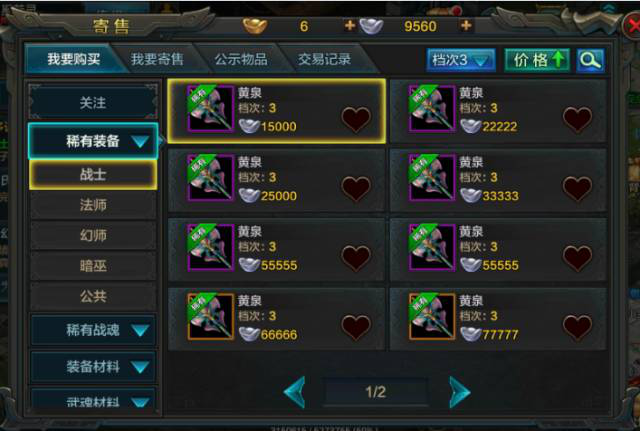Expand the 装备材料 category
Image resolution: width=640 pixels, height=431 pixels.
point(93,366)
